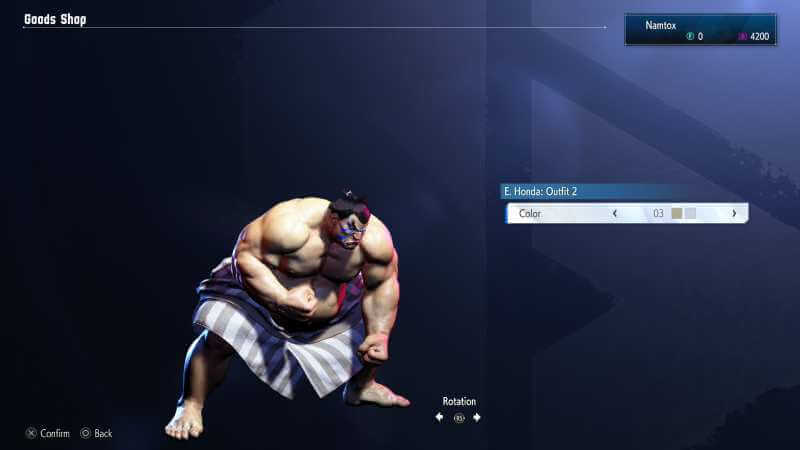Highlight the Color option row
800x450 pixels.
[x=560, y=213]
